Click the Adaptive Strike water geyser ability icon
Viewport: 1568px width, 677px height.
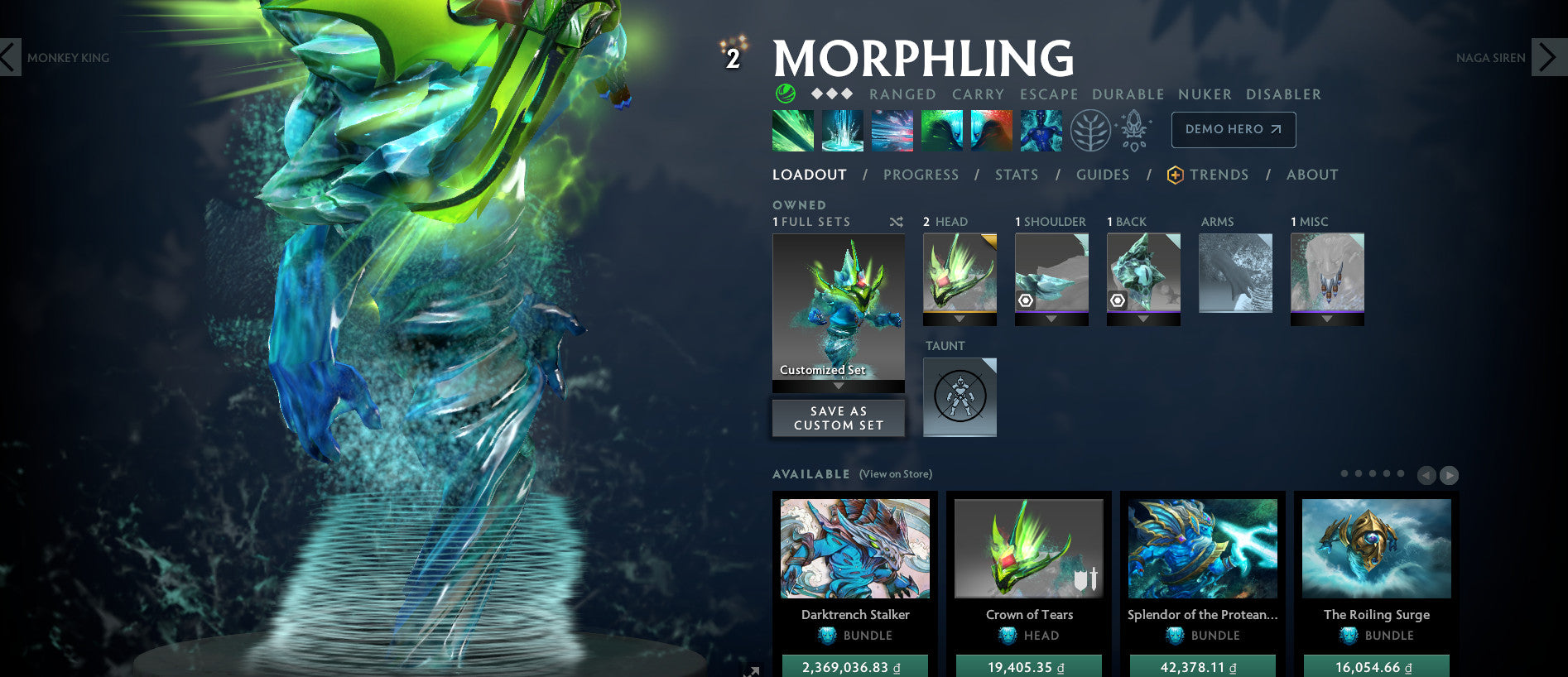(842, 130)
